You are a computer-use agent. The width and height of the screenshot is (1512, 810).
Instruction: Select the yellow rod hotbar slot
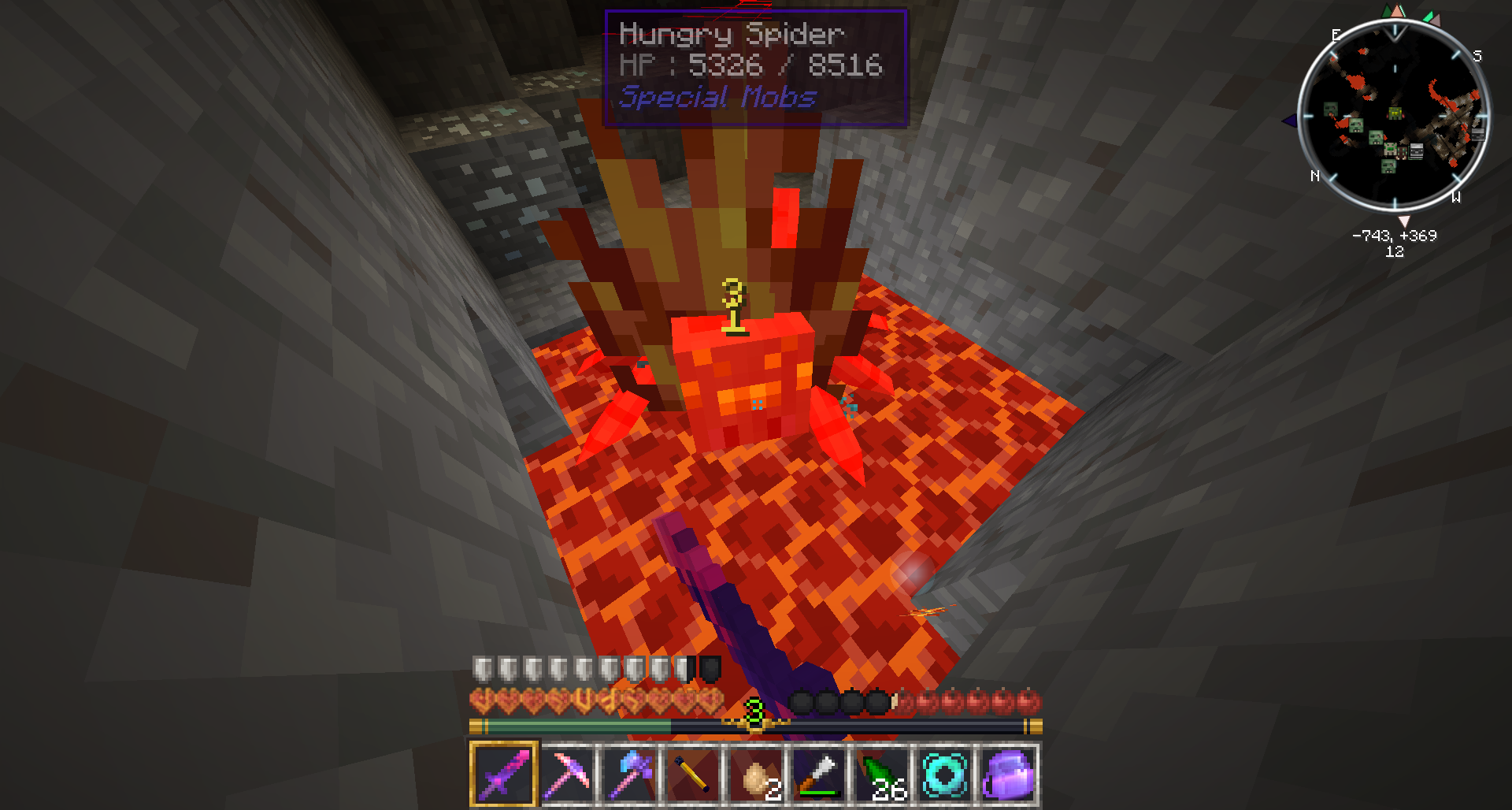pos(693,773)
